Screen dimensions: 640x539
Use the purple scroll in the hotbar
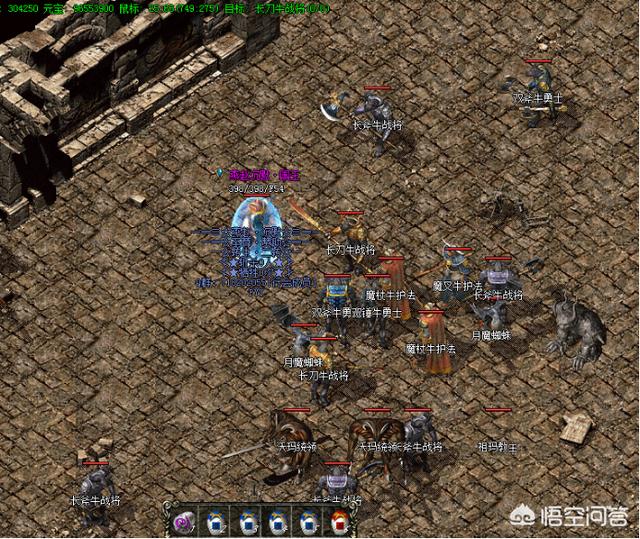pyautogui.click(x=183, y=521)
